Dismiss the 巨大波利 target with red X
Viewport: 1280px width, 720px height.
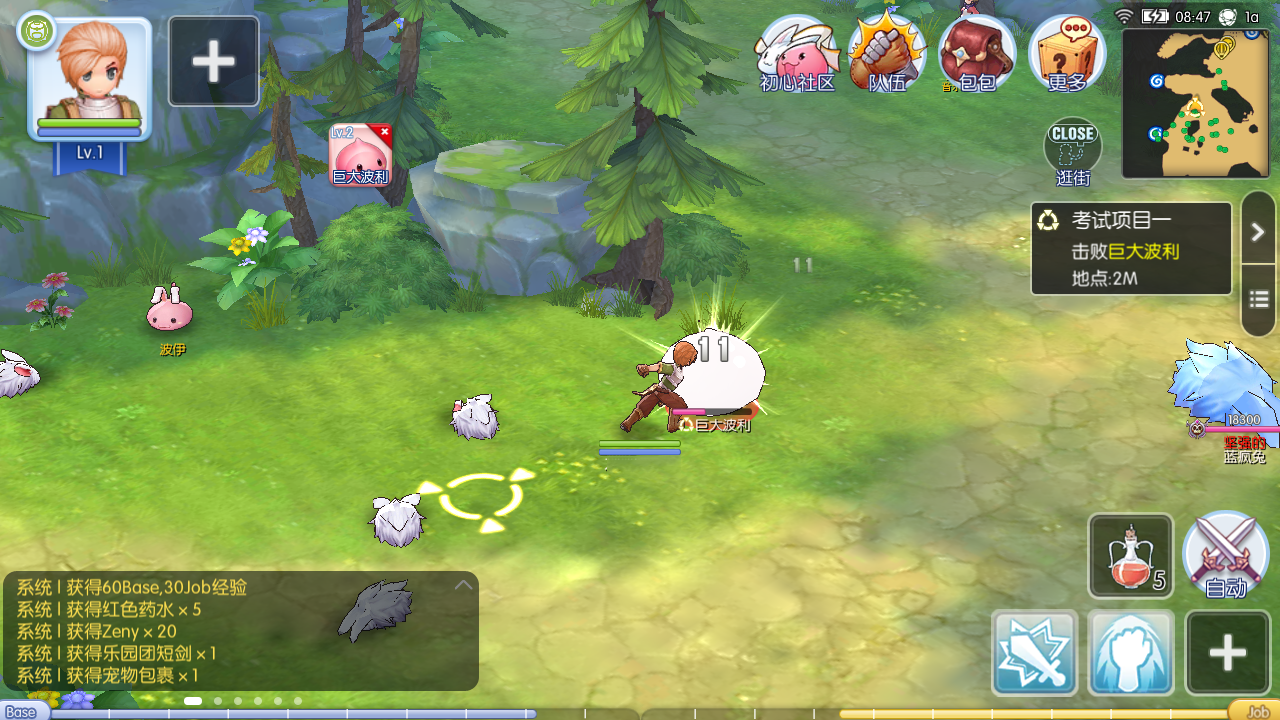coord(385,132)
